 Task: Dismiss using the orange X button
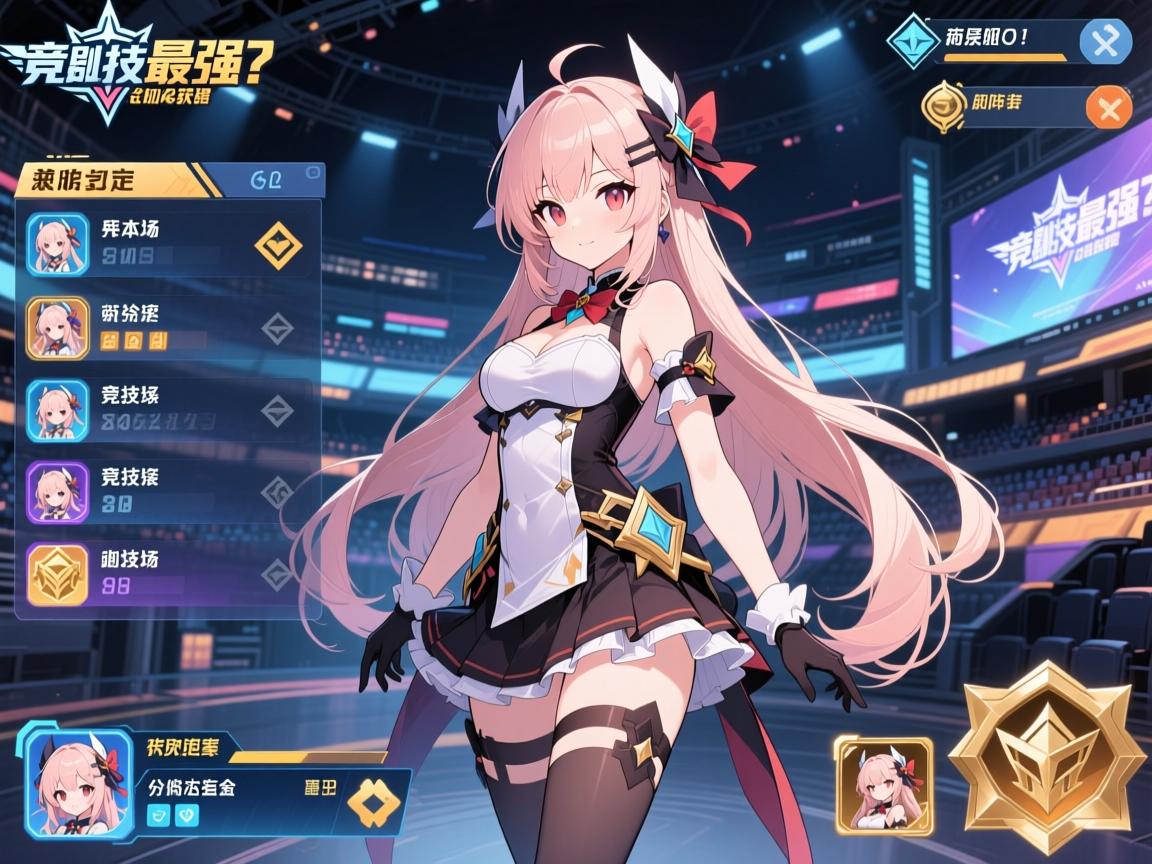[1108, 107]
